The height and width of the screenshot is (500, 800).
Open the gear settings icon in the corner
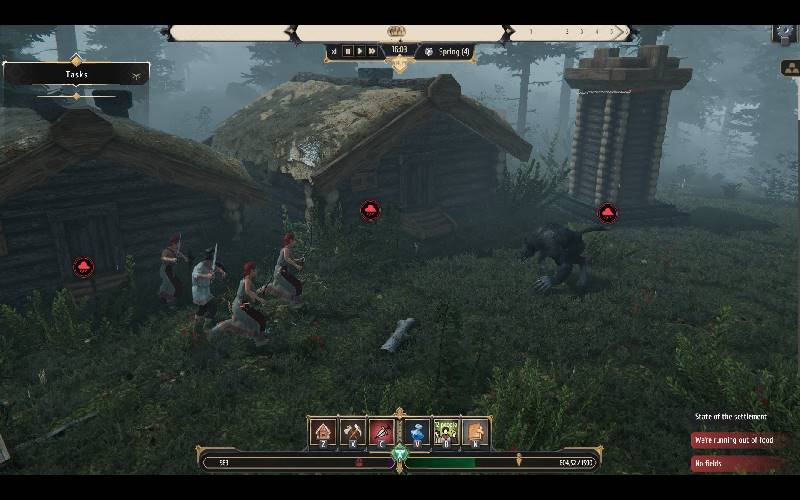pyautogui.click(x=784, y=31)
